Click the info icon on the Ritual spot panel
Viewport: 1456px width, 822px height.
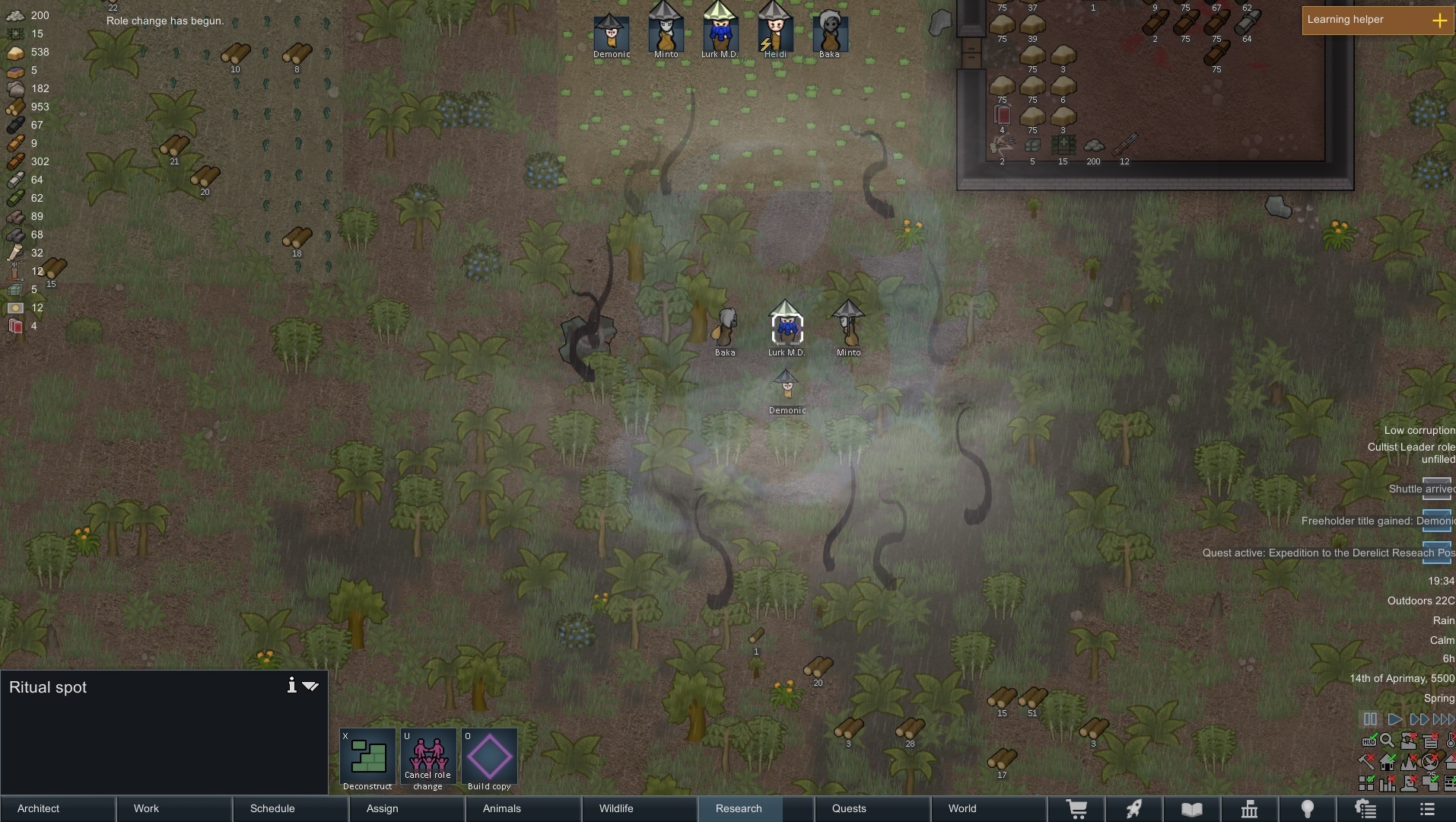click(292, 686)
